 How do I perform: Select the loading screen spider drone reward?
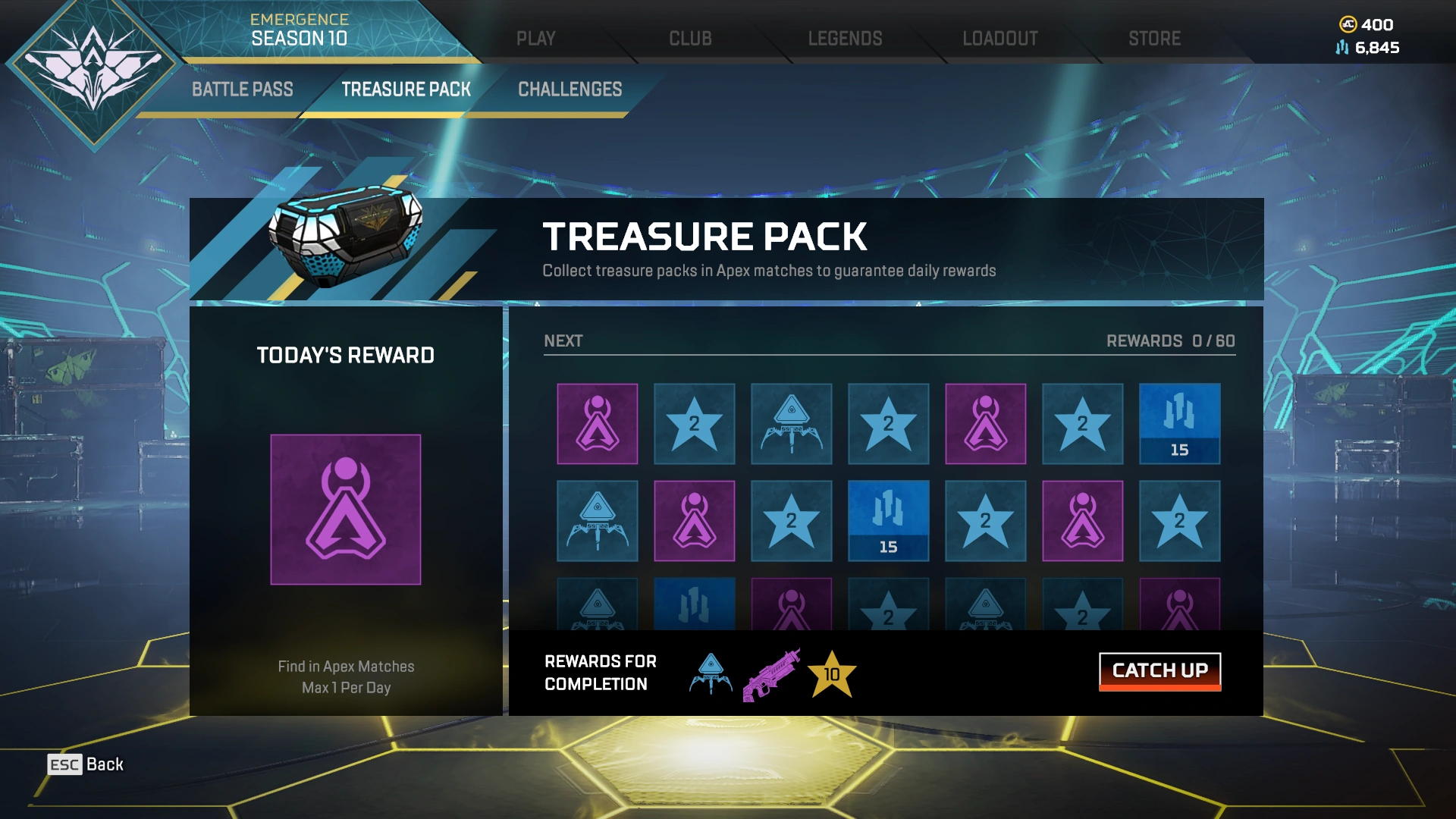pos(791,423)
